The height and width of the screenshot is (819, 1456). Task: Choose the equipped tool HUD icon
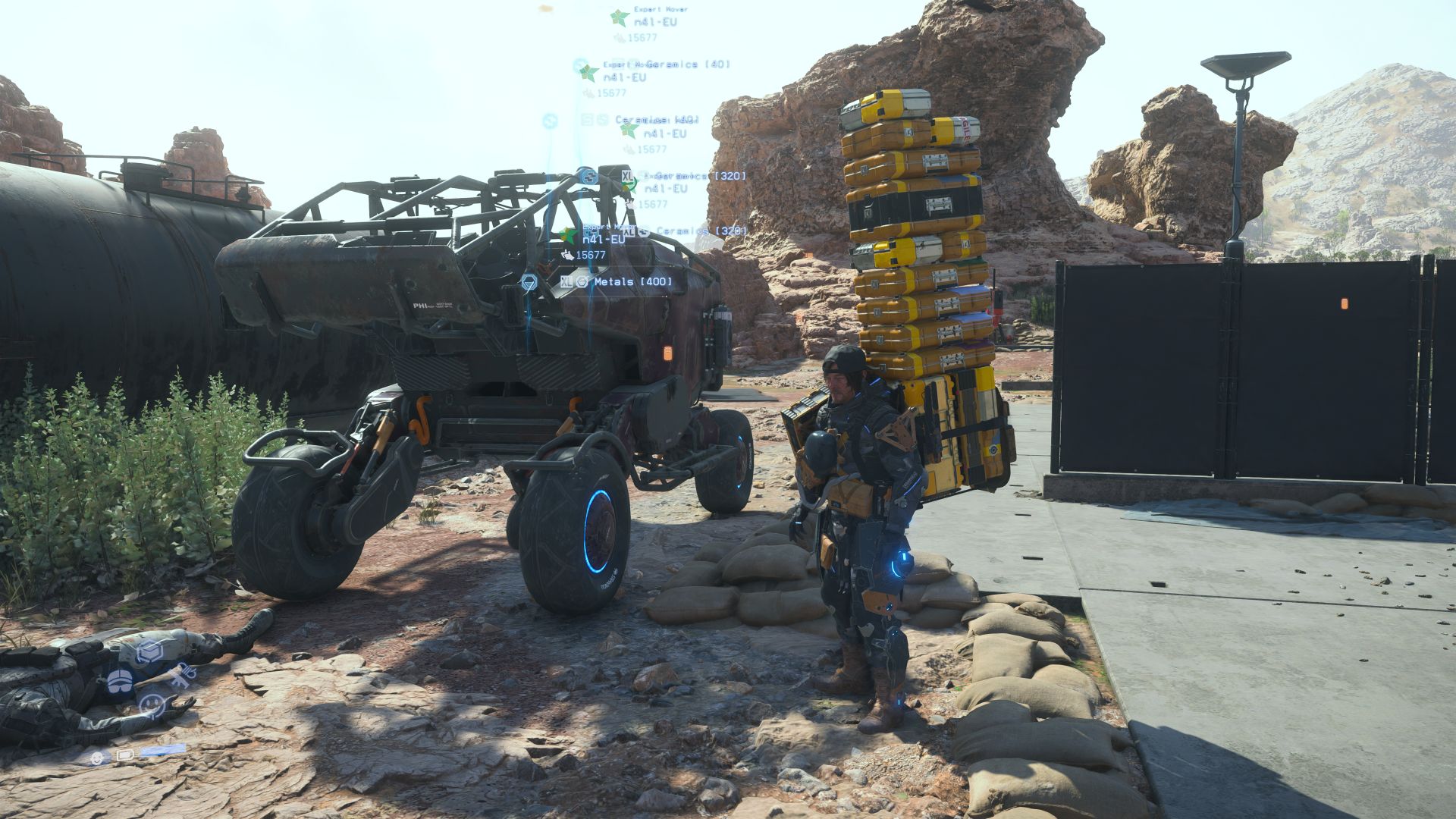(181, 676)
